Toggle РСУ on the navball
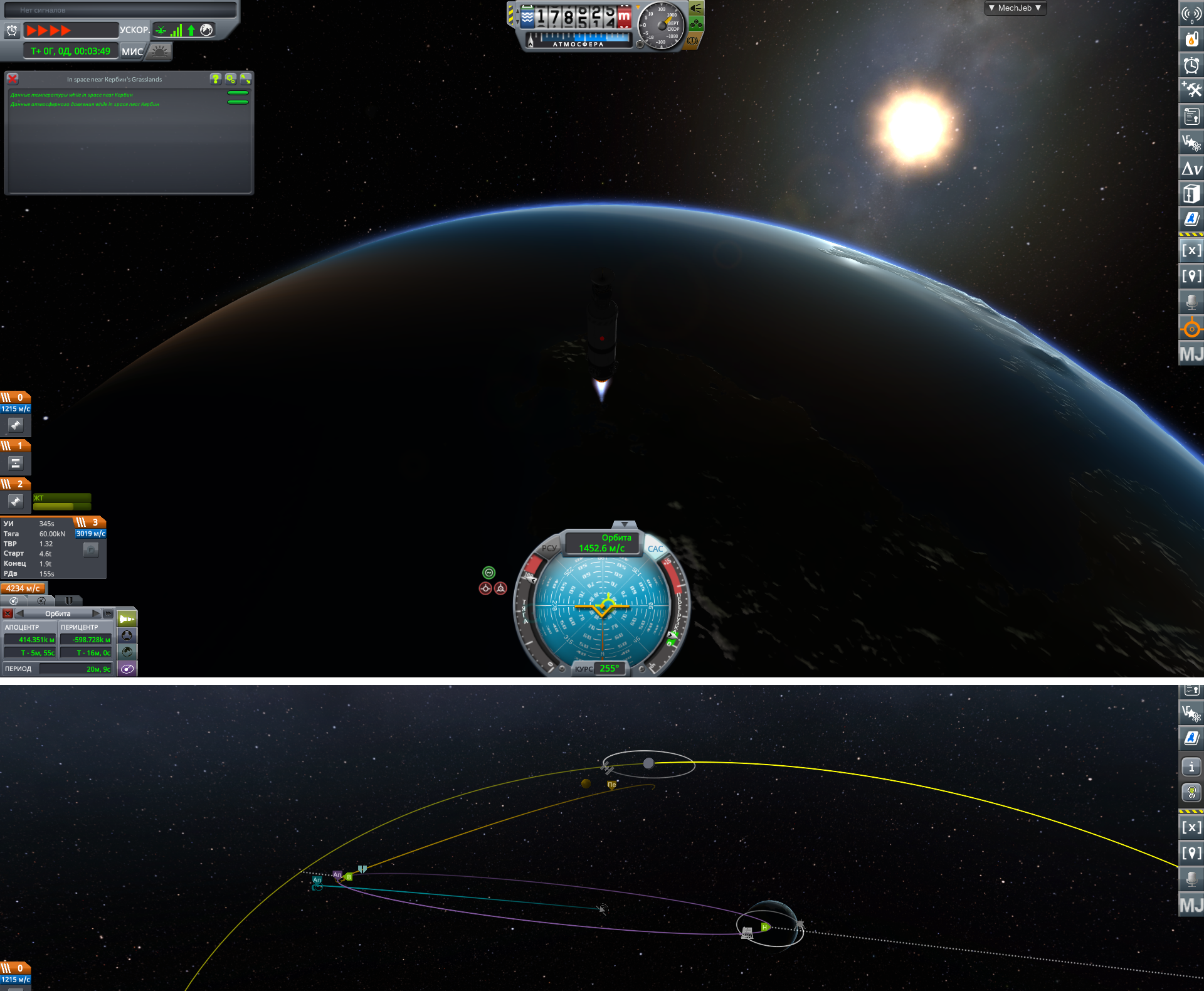This screenshot has height=991, width=1204. (549, 548)
